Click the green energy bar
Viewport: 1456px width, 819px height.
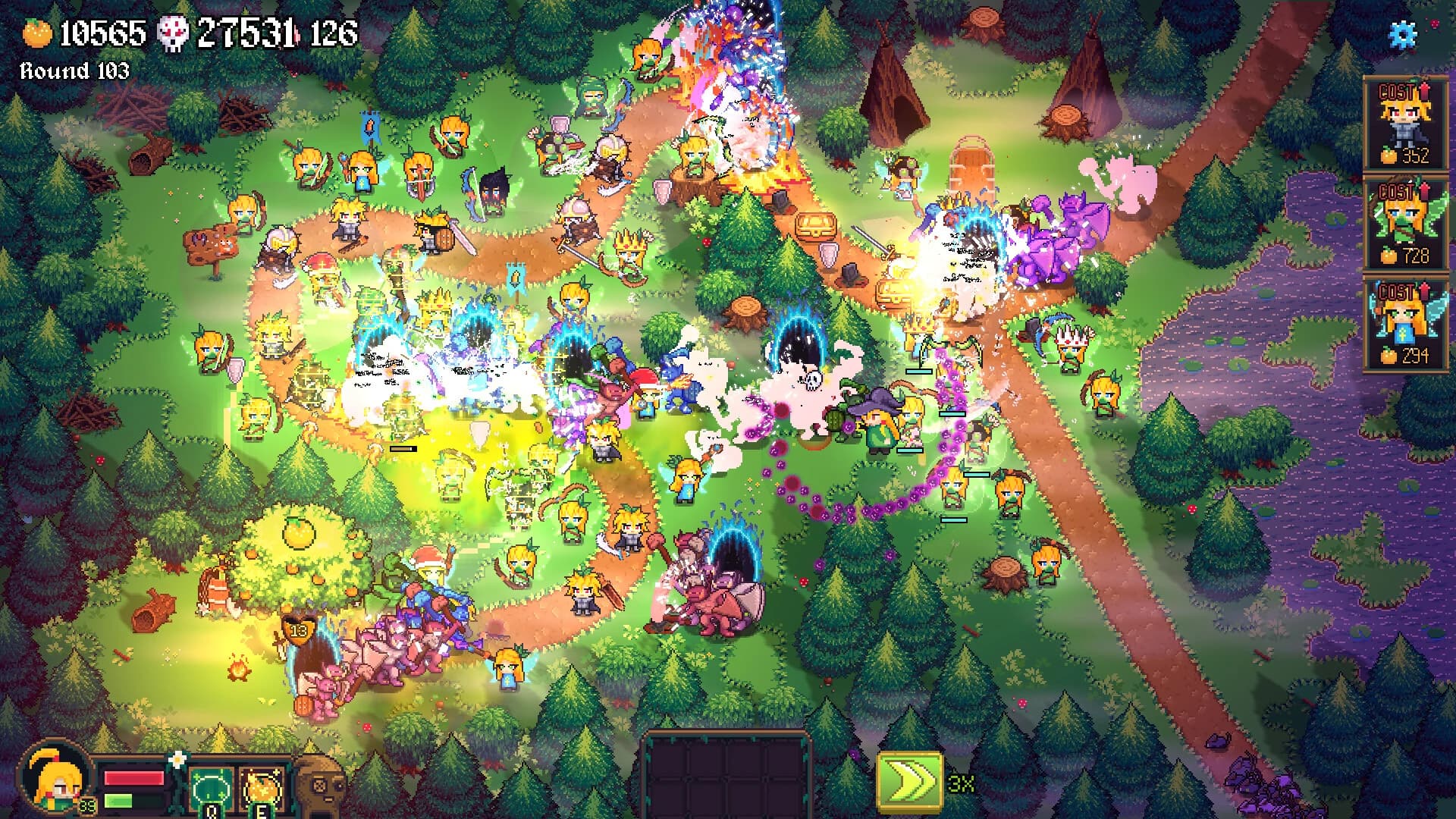[118, 802]
